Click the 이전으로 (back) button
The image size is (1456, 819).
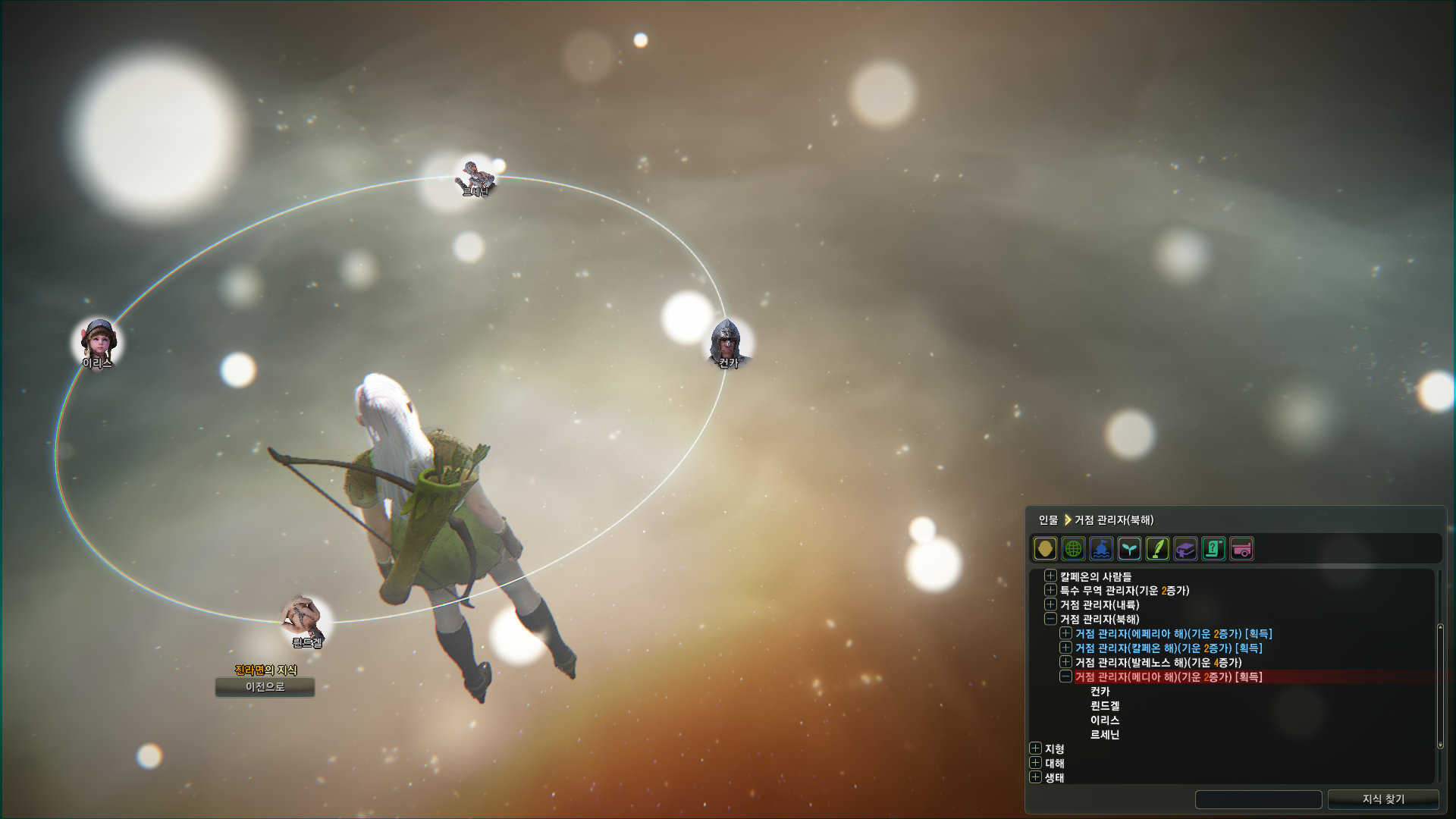coord(265,687)
